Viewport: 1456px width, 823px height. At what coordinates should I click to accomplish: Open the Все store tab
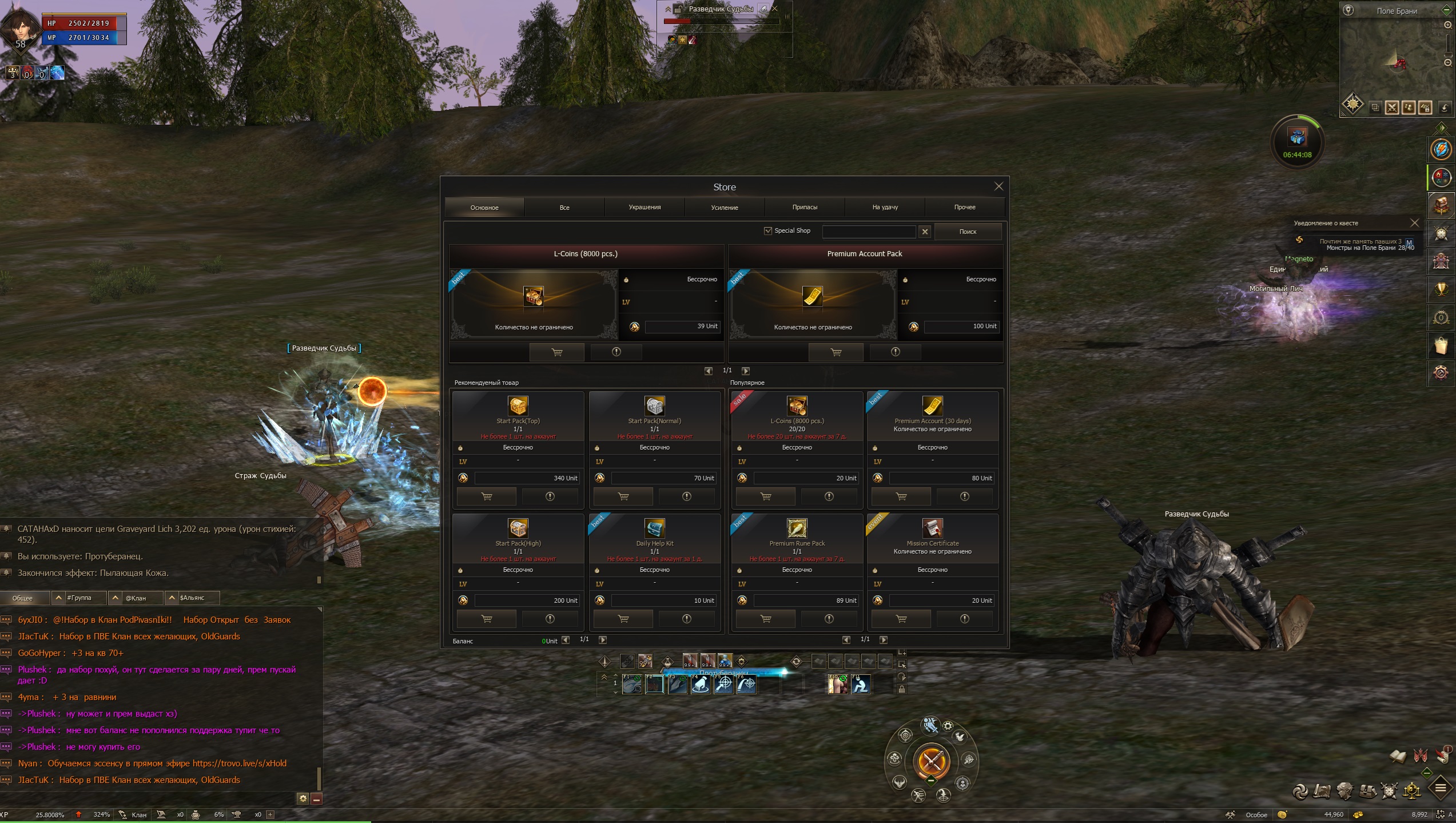tap(564, 207)
